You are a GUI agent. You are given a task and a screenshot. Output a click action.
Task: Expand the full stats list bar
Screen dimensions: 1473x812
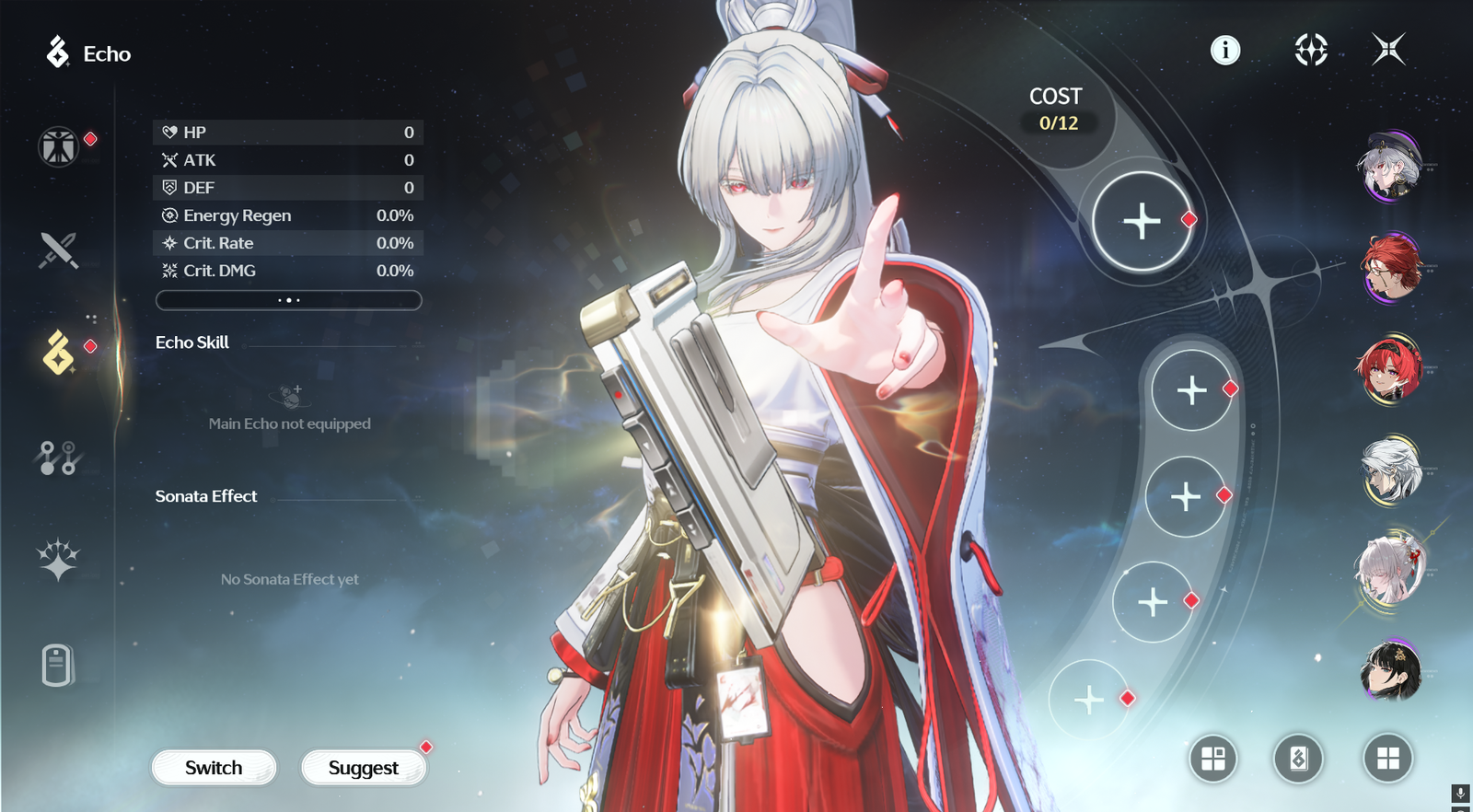click(289, 300)
